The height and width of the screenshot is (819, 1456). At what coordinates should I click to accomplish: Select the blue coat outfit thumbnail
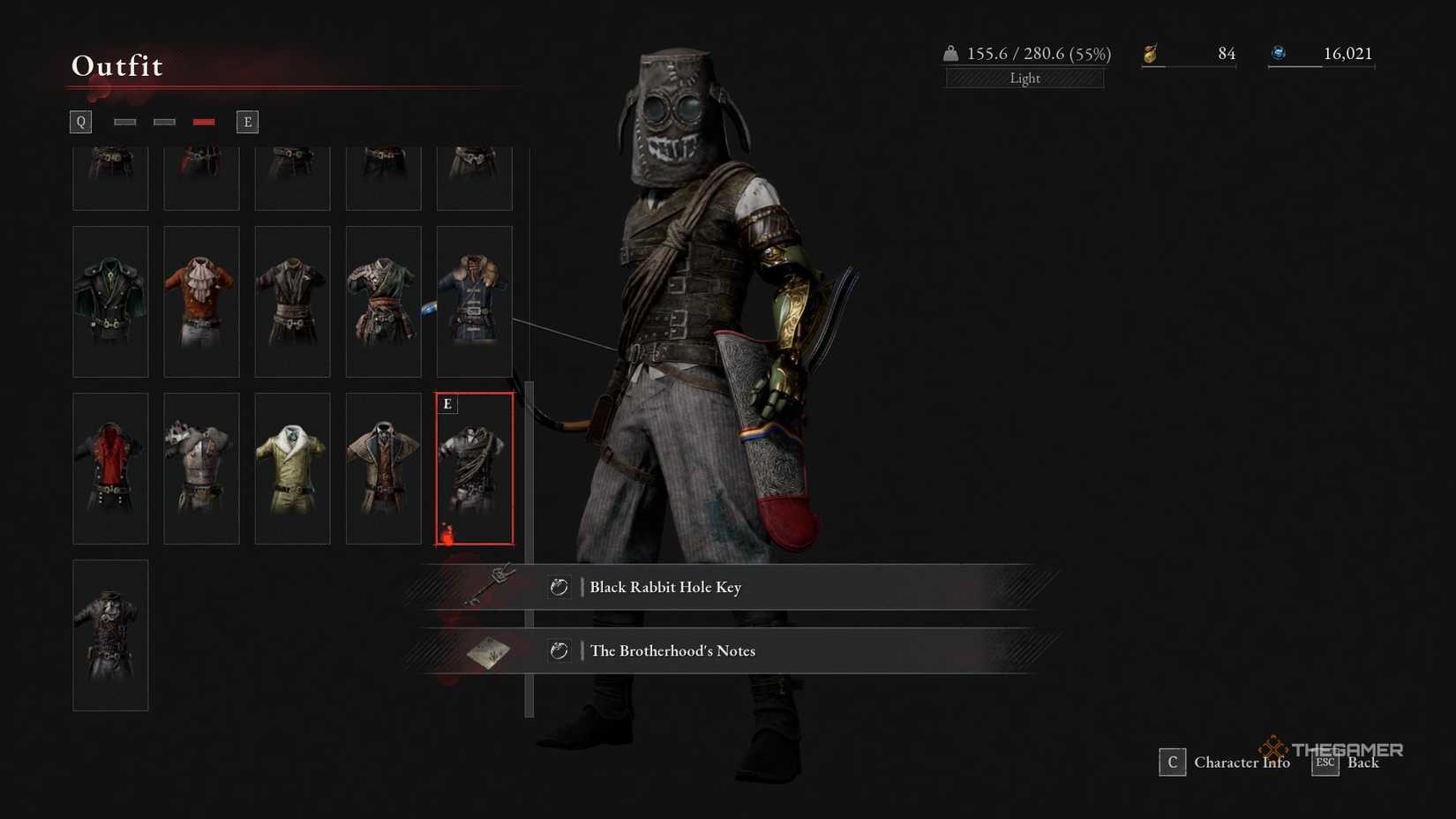tap(475, 301)
